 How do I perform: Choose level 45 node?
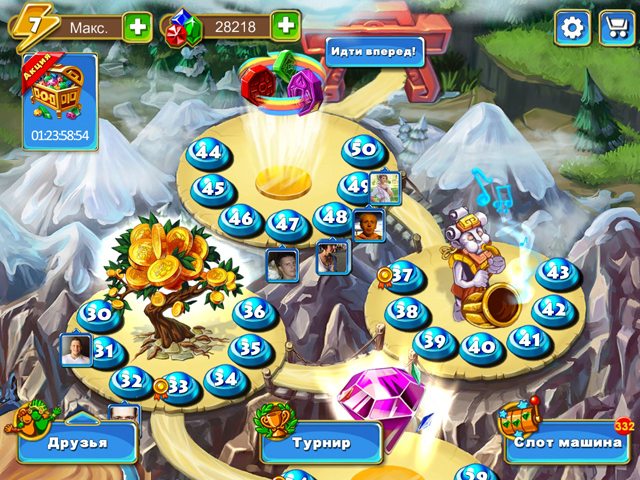click(213, 187)
